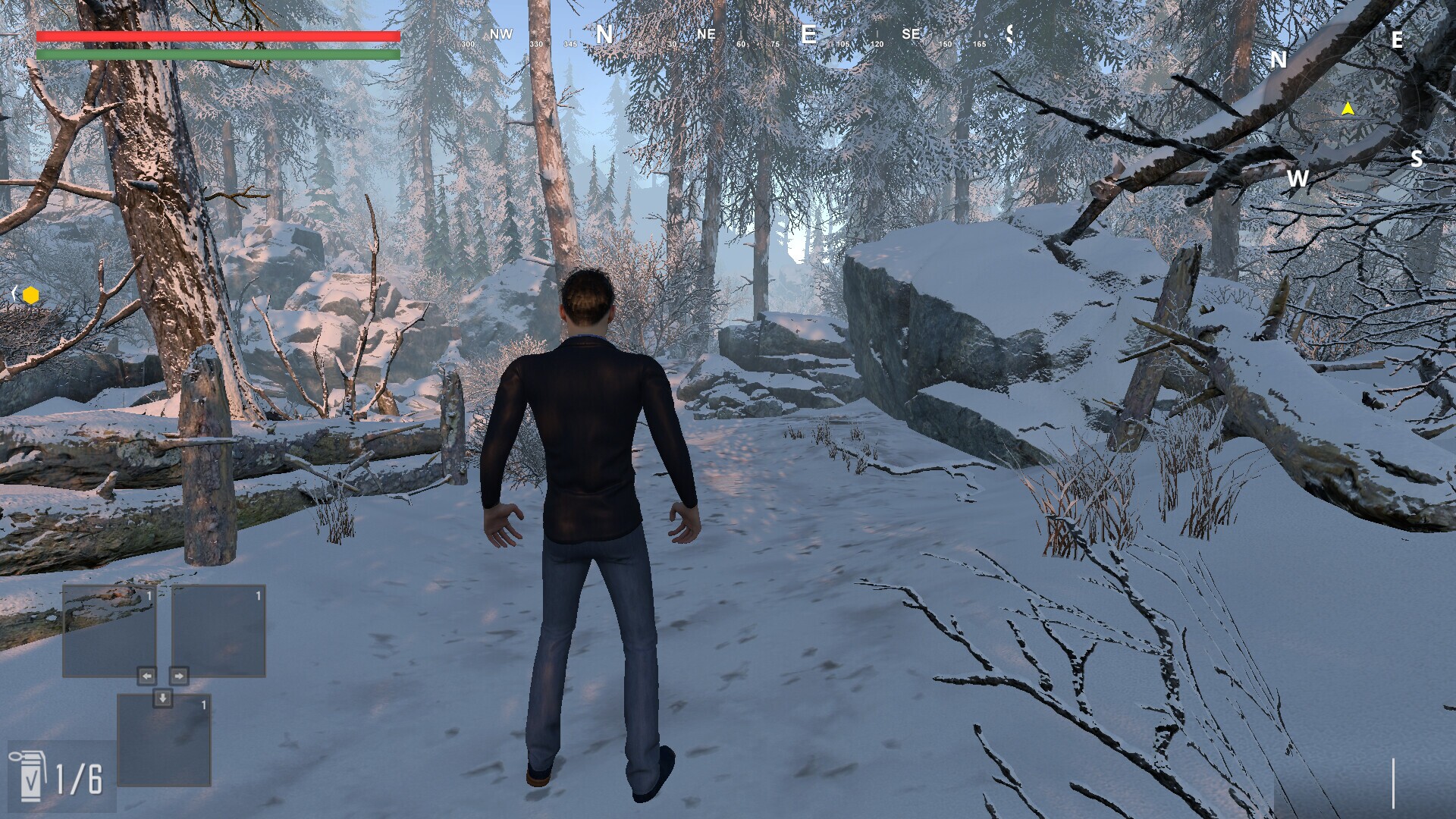The width and height of the screenshot is (1456, 819).
Task: Click the green stamina bar
Action: [218, 55]
